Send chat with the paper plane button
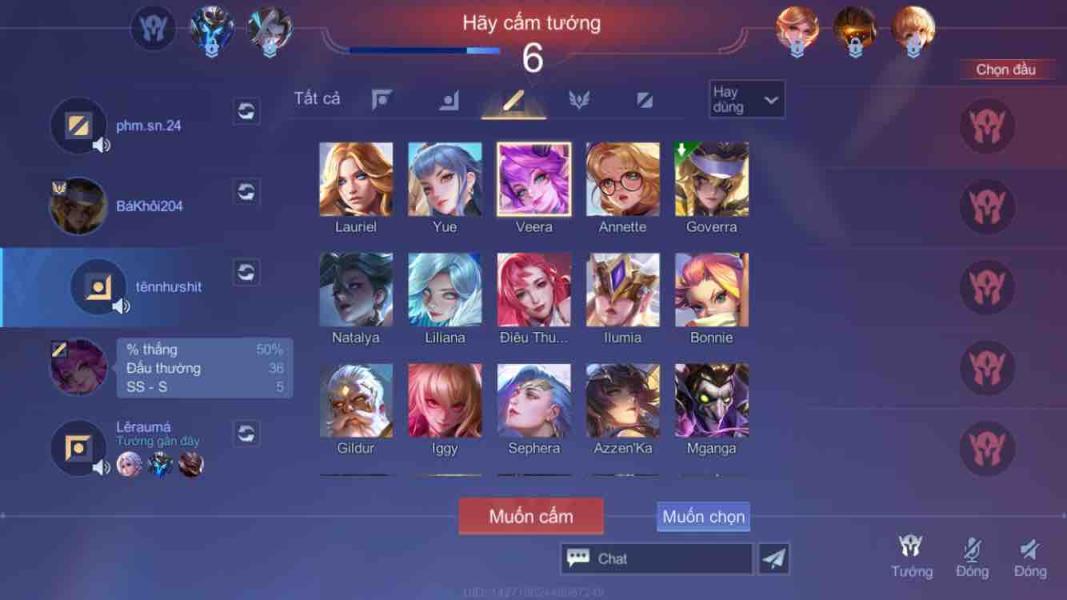Screen dimensions: 1067x600 click(x=773, y=559)
